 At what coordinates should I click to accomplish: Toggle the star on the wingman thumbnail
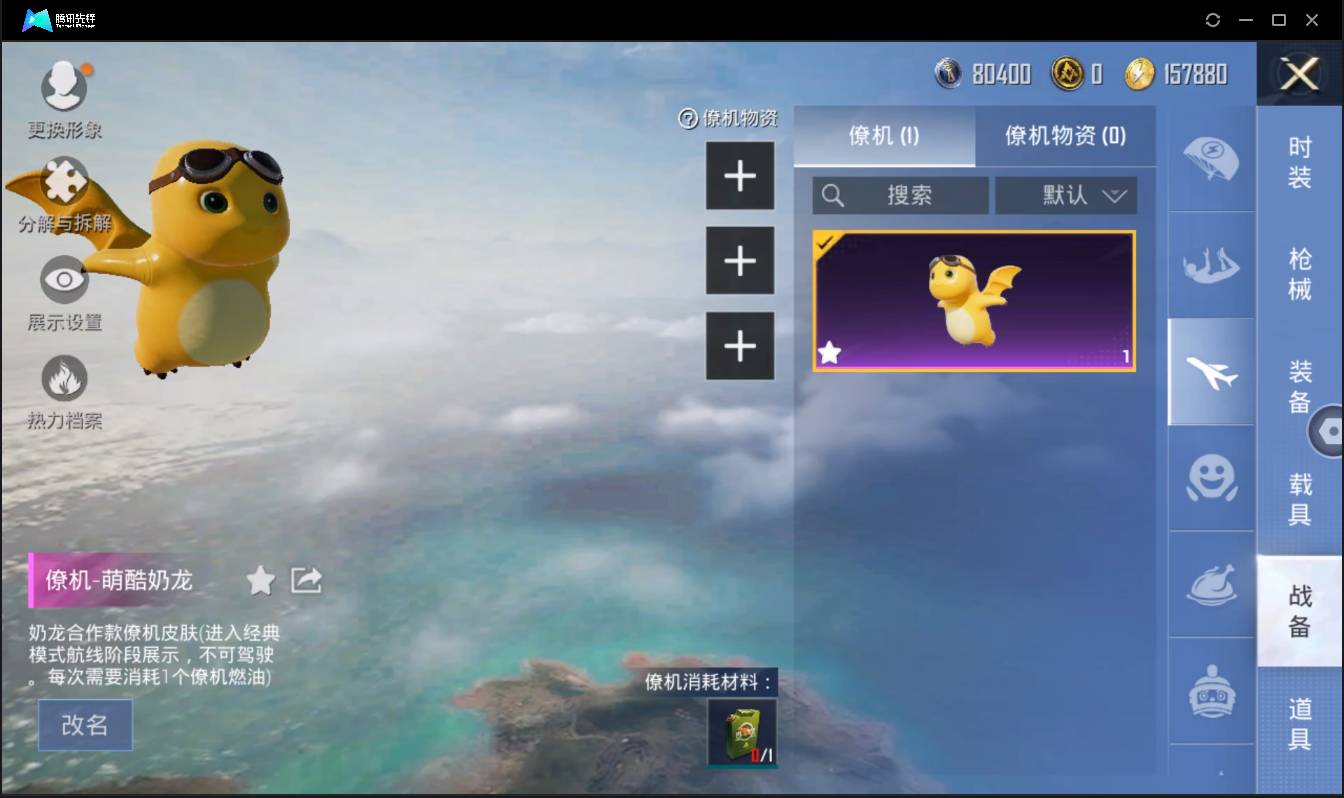pyautogui.click(x=831, y=351)
